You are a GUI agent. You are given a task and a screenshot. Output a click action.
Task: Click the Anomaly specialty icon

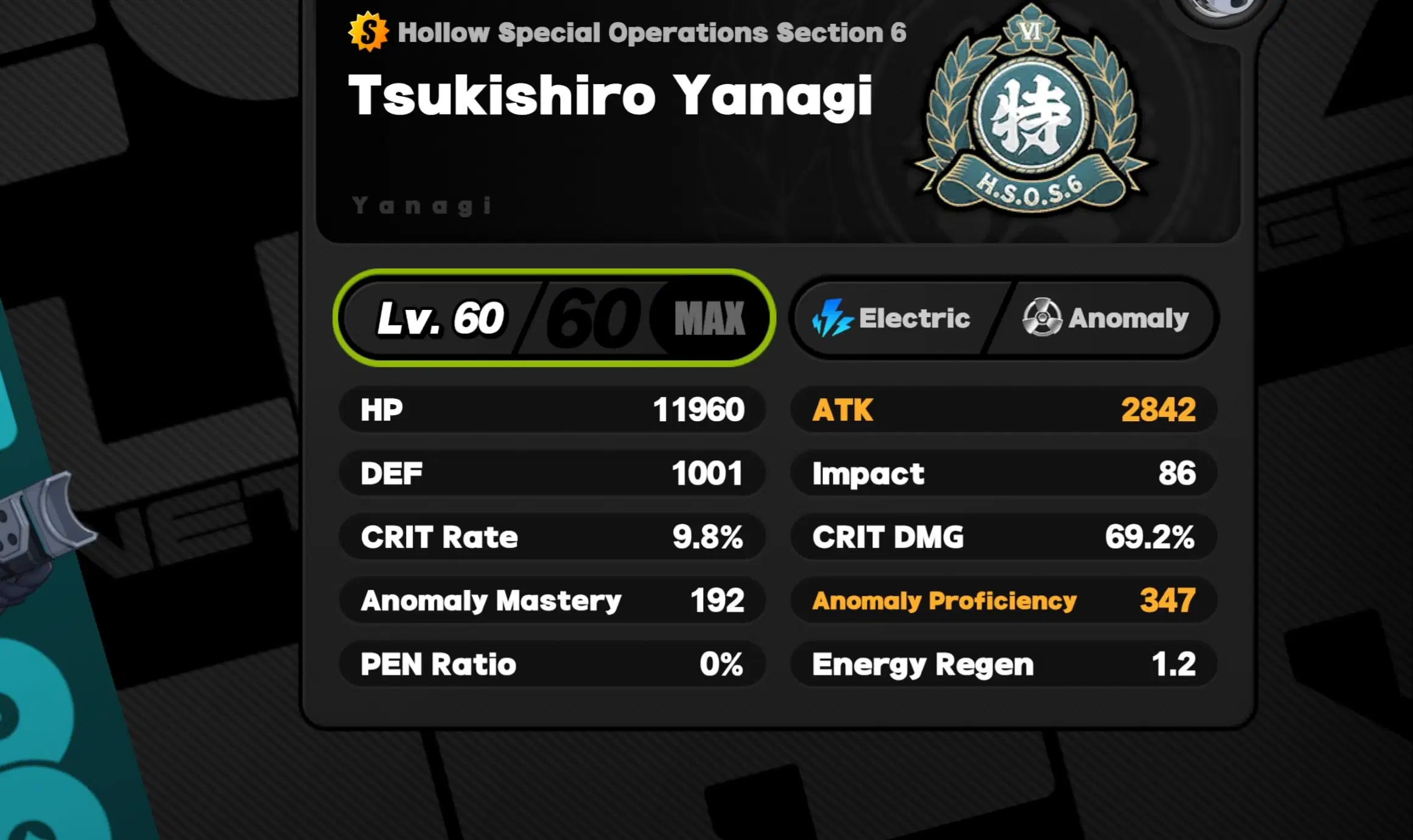click(x=1042, y=317)
